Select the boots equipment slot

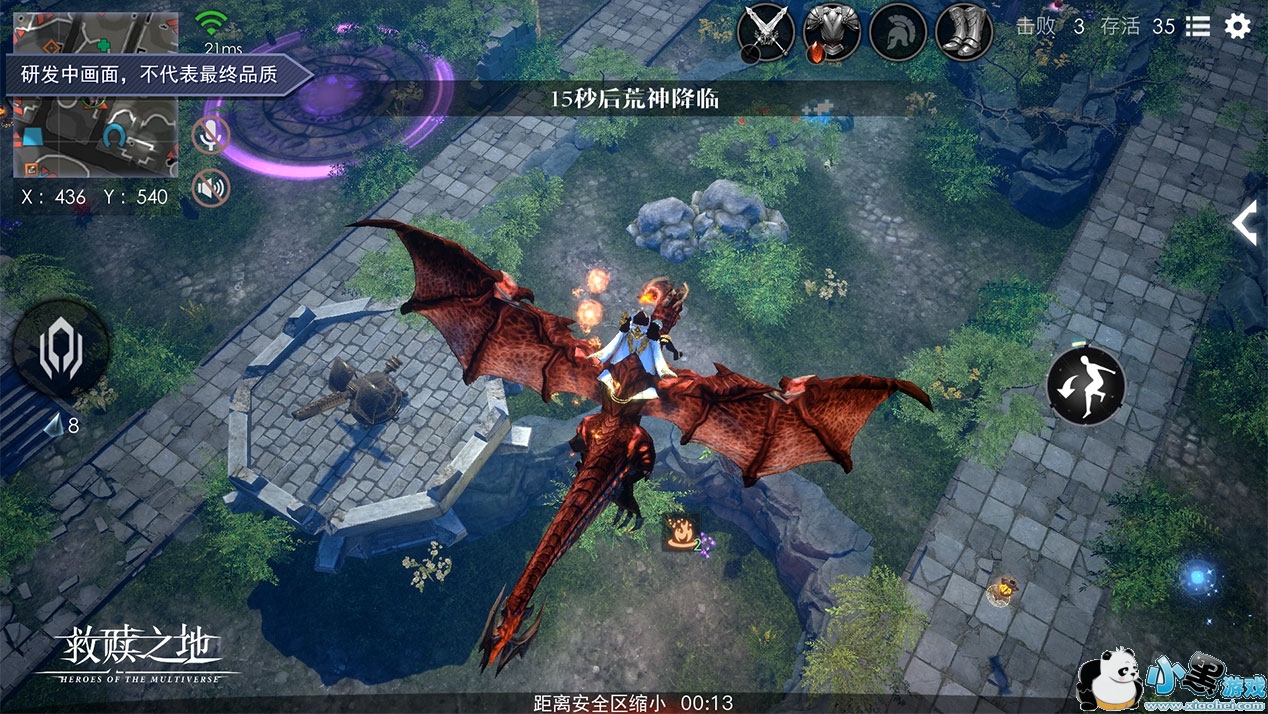(964, 33)
